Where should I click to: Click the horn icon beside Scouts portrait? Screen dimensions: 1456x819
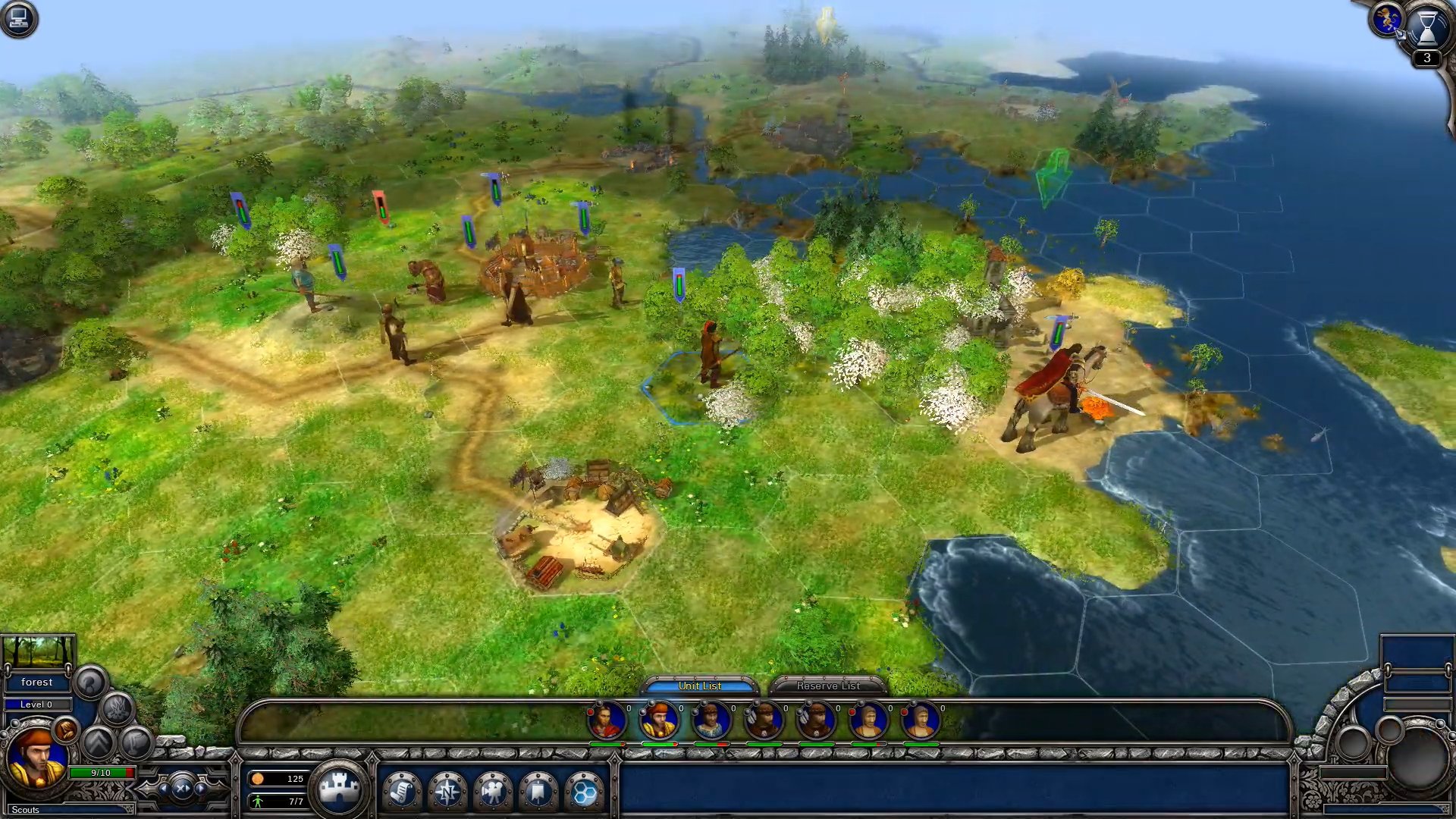66,730
